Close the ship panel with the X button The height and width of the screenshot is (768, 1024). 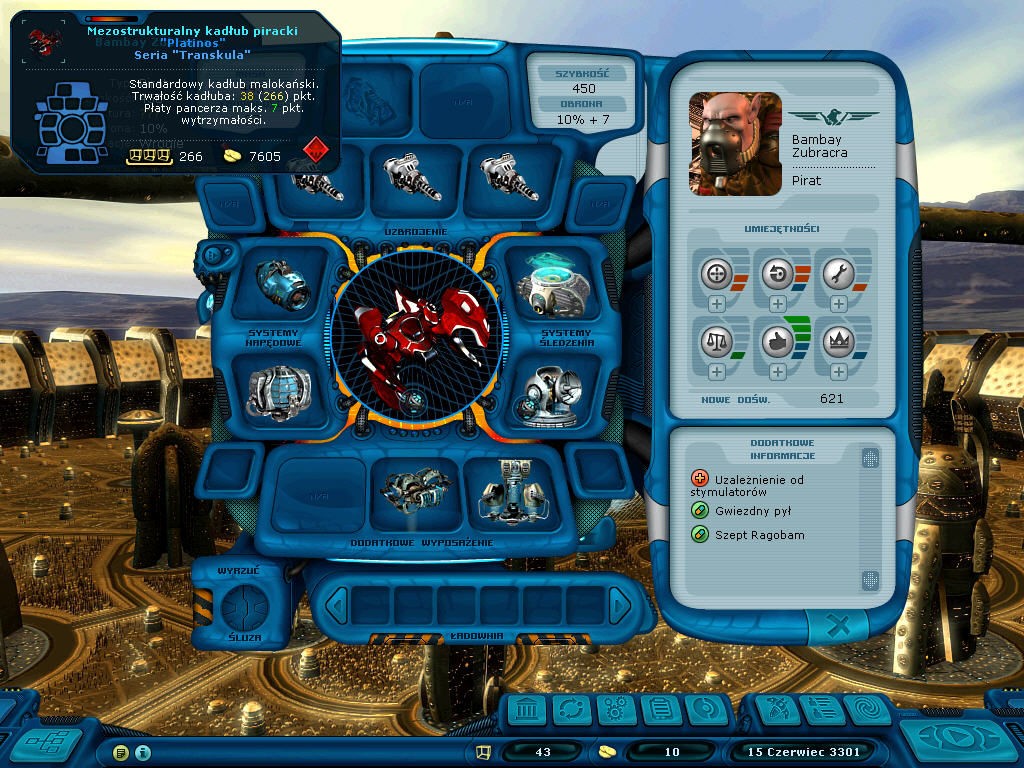click(839, 627)
